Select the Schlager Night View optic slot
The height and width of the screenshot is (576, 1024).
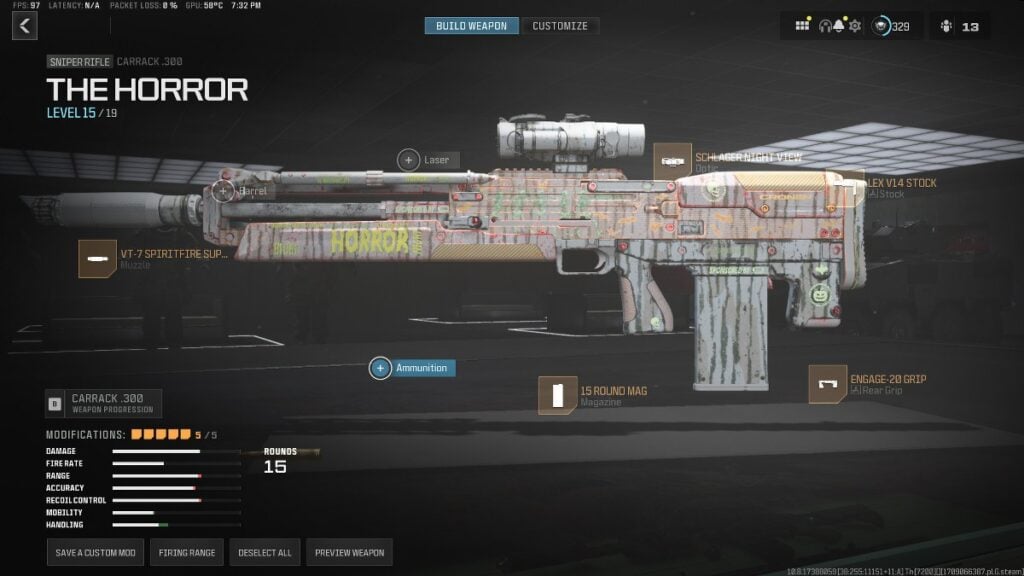(x=673, y=162)
